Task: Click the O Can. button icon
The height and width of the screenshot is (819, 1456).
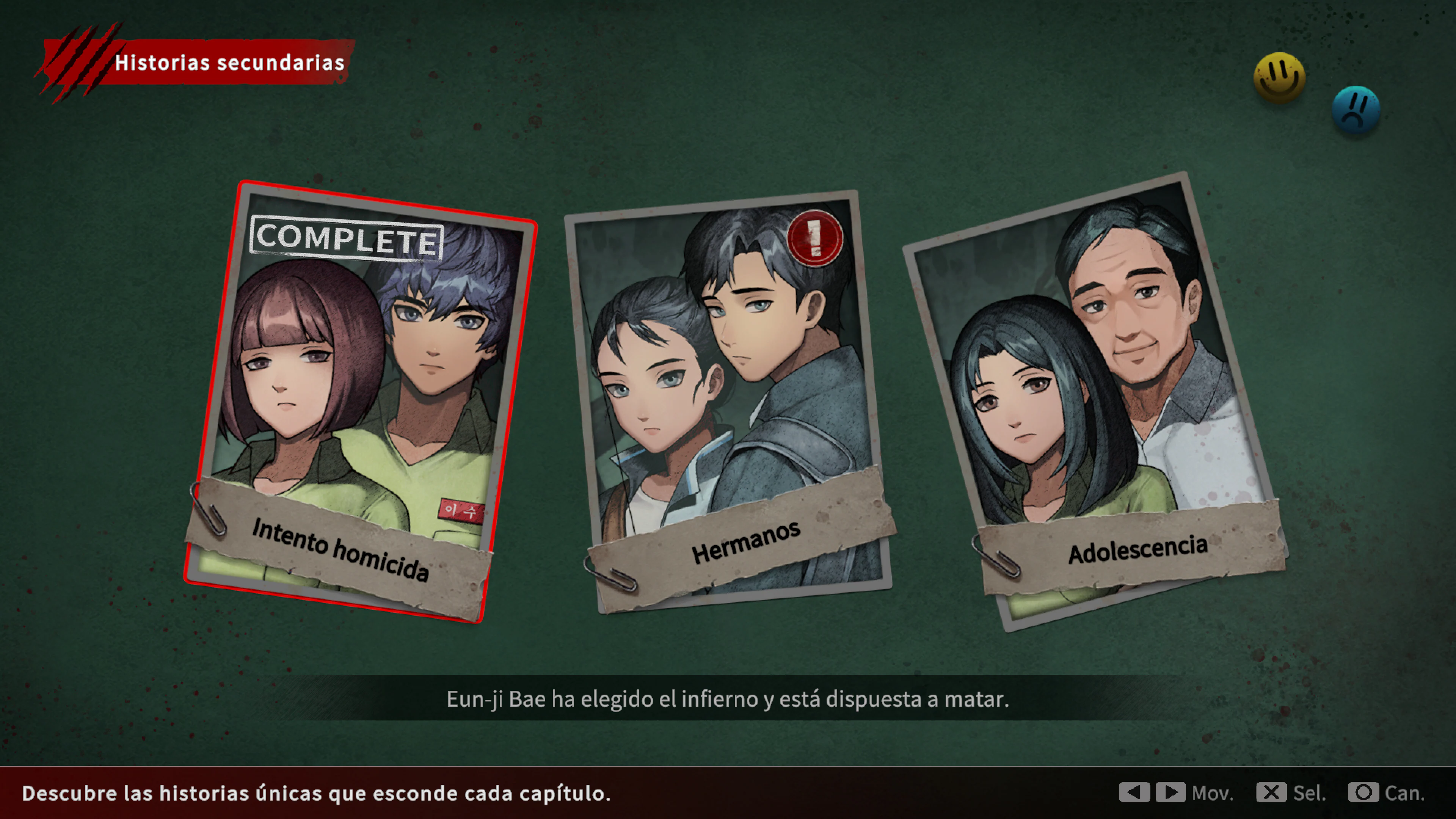Action: click(1365, 793)
